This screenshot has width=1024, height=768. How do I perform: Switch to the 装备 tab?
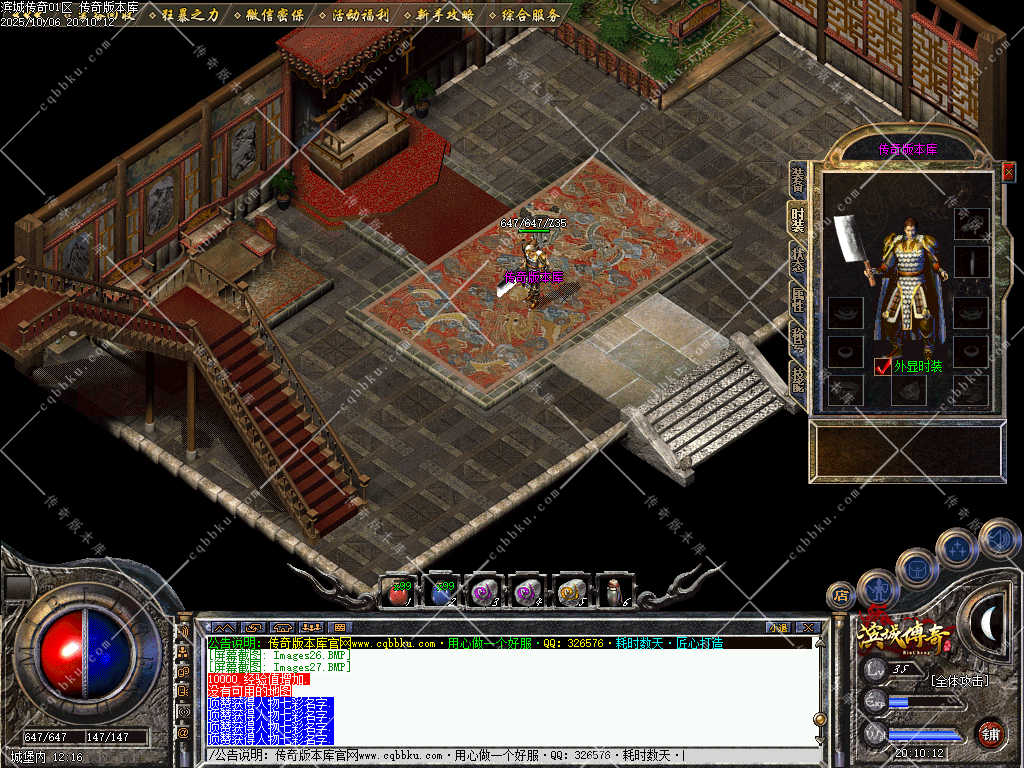point(798,180)
